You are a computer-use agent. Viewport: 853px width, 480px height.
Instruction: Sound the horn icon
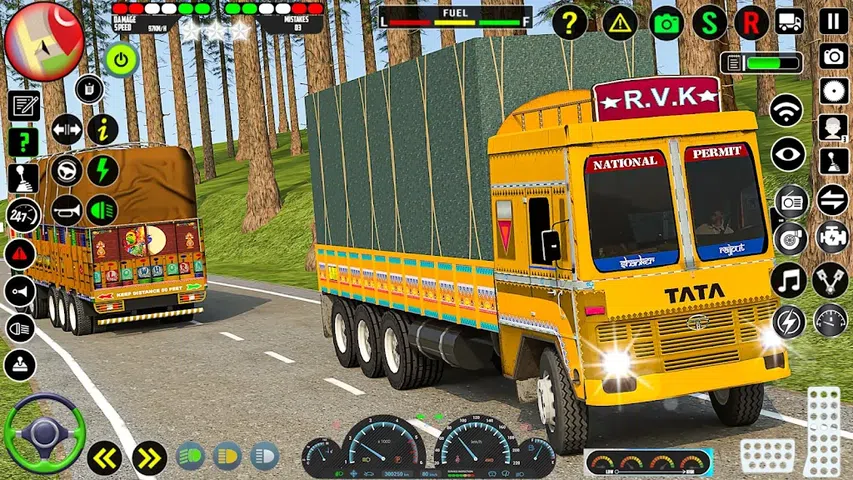66,210
